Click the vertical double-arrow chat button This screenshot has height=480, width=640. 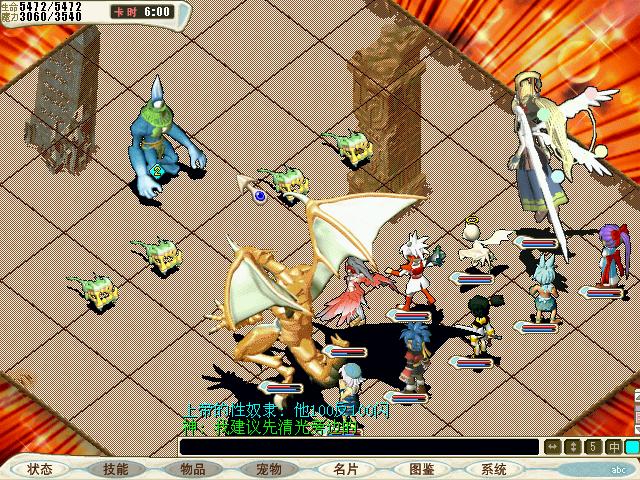(x=573, y=447)
